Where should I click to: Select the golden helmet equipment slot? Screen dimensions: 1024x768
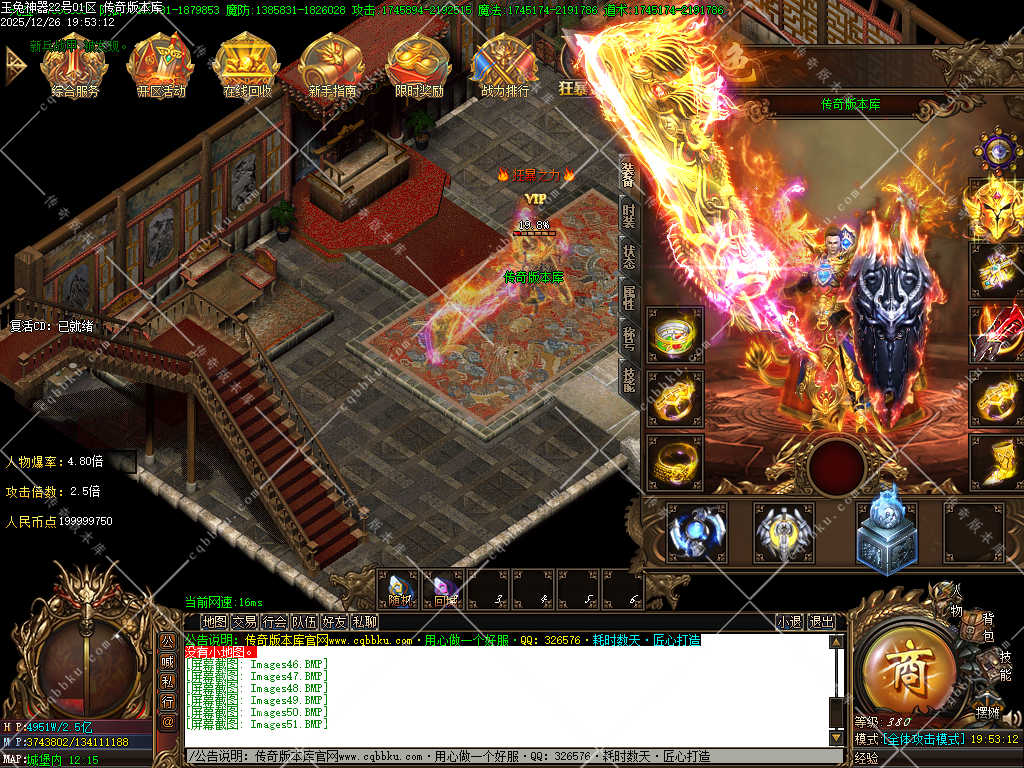995,205
